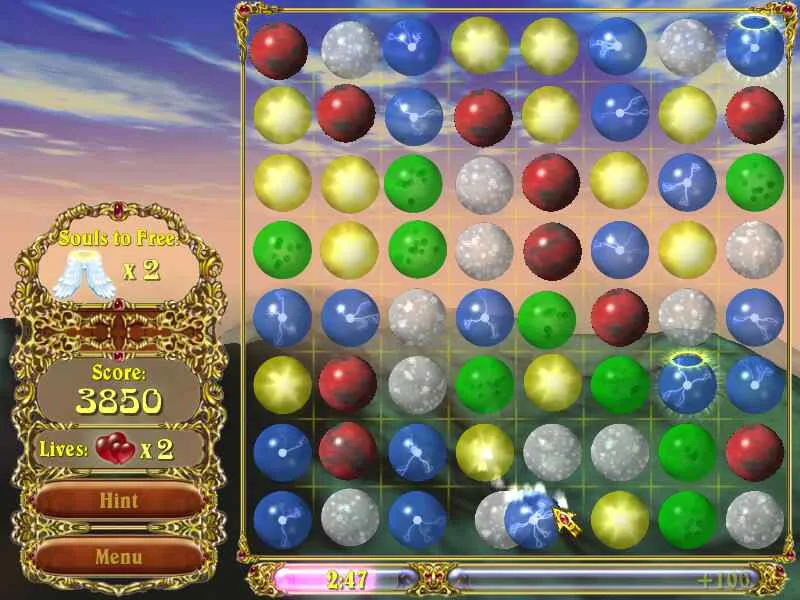Viewport: 800px width, 600px height.
Task: Open the Menu
Action: click(119, 556)
